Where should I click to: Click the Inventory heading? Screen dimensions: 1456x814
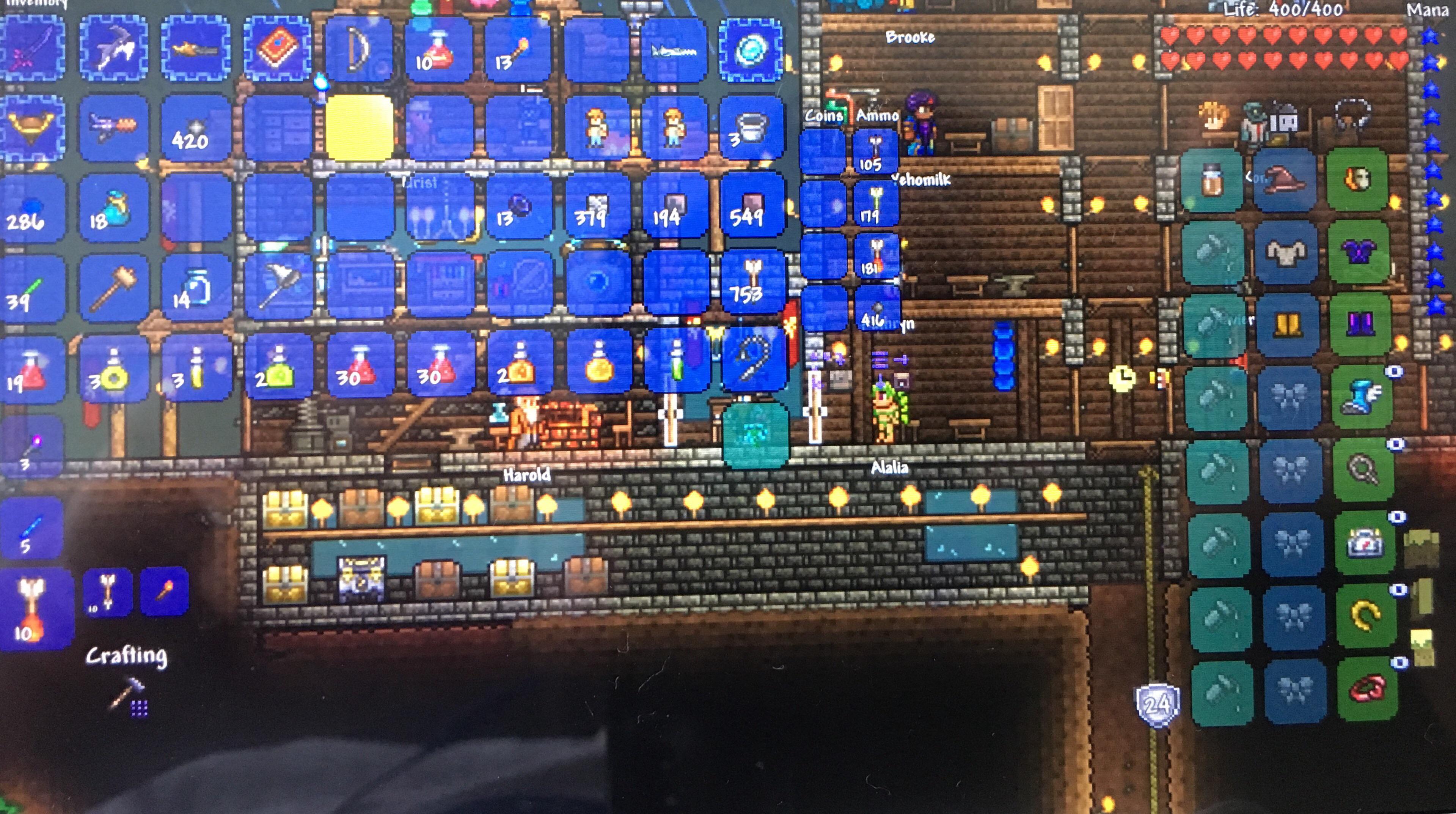pos(37,5)
